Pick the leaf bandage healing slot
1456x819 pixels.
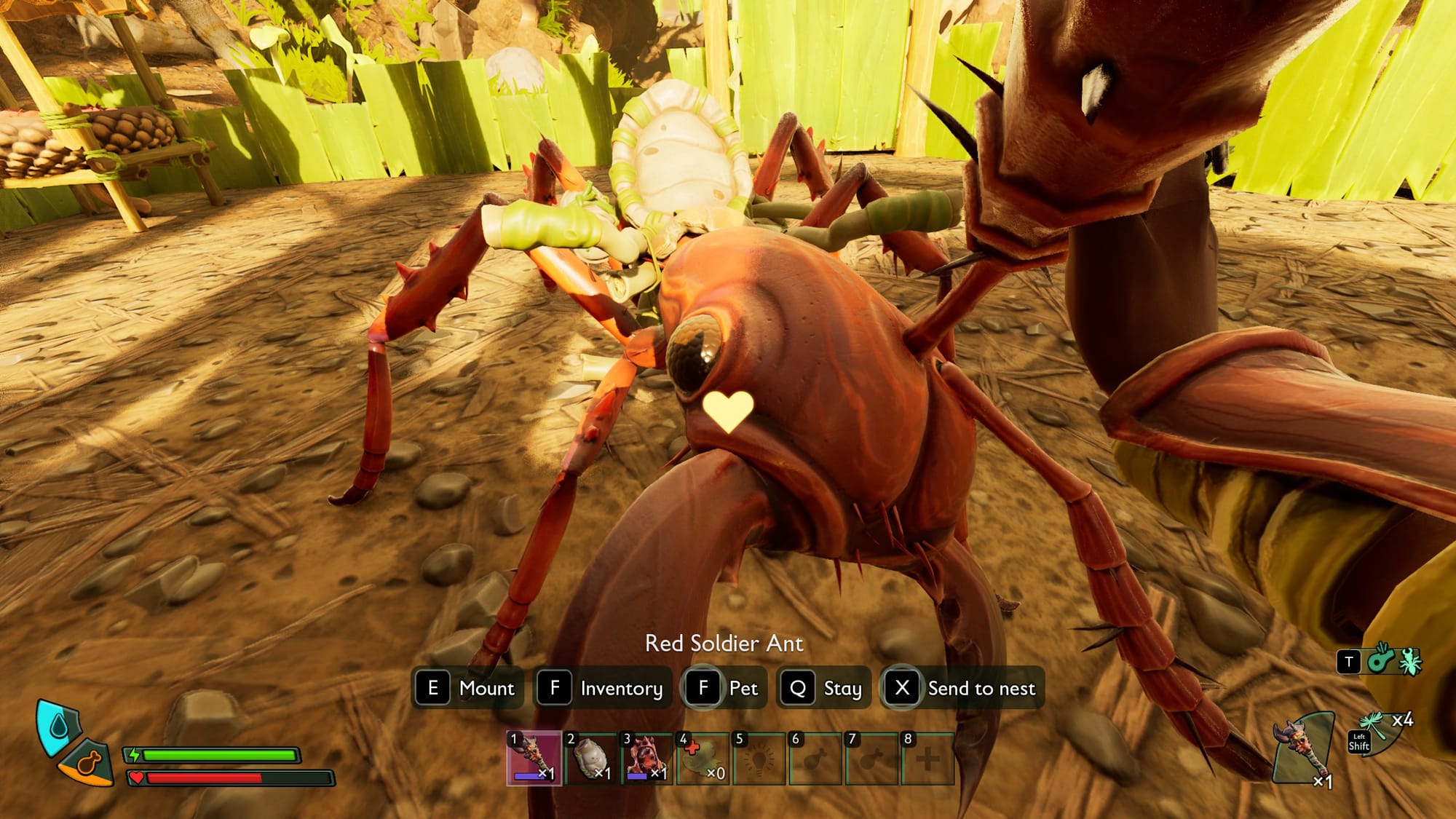tap(703, 759)
